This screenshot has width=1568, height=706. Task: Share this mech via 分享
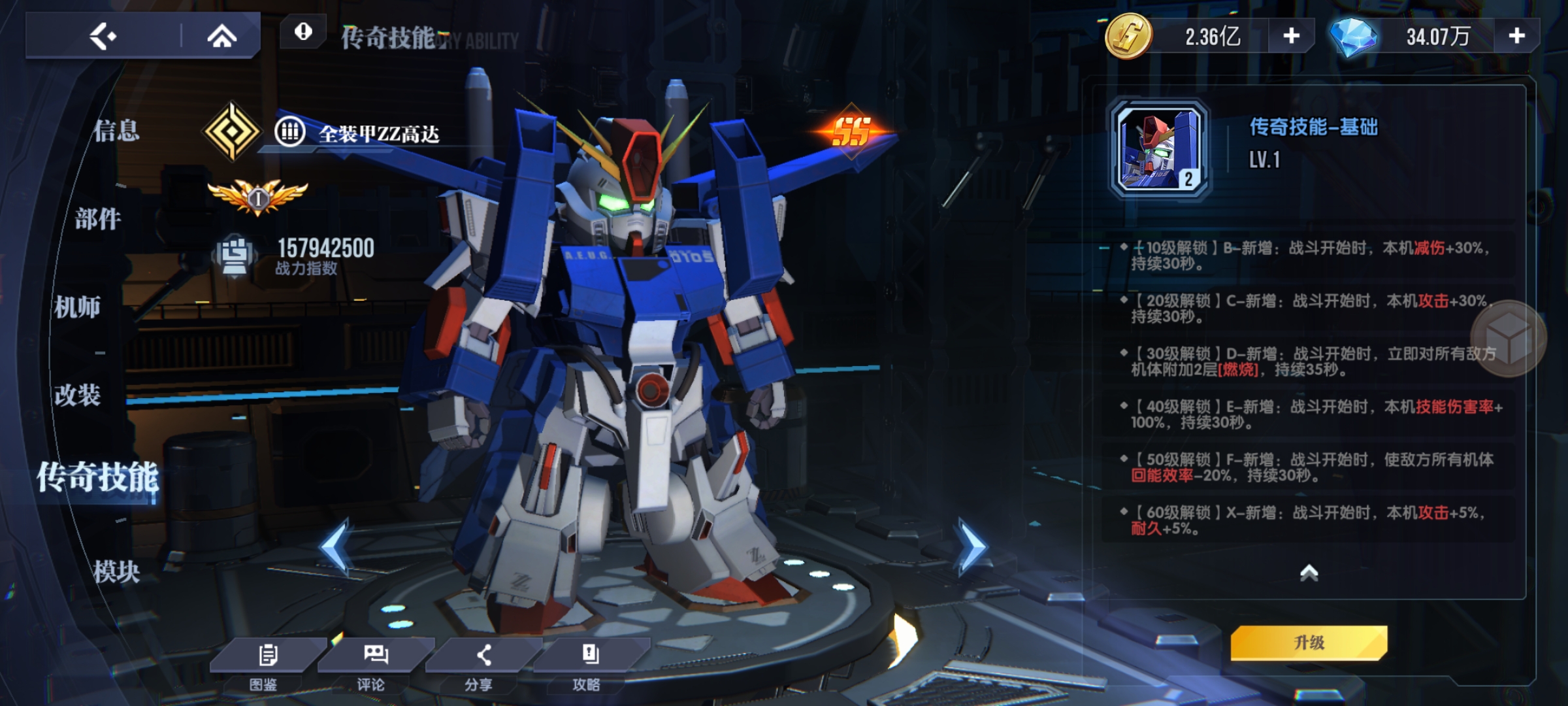tap(480, 664)
